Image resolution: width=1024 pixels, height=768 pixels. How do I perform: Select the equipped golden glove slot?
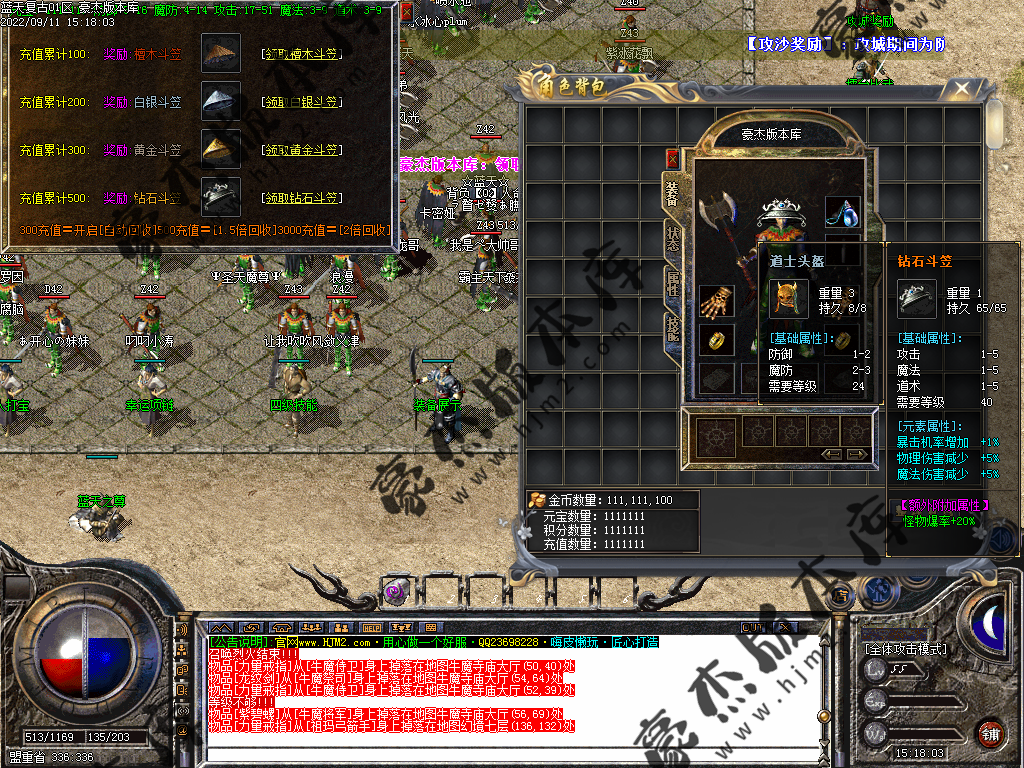716,301
